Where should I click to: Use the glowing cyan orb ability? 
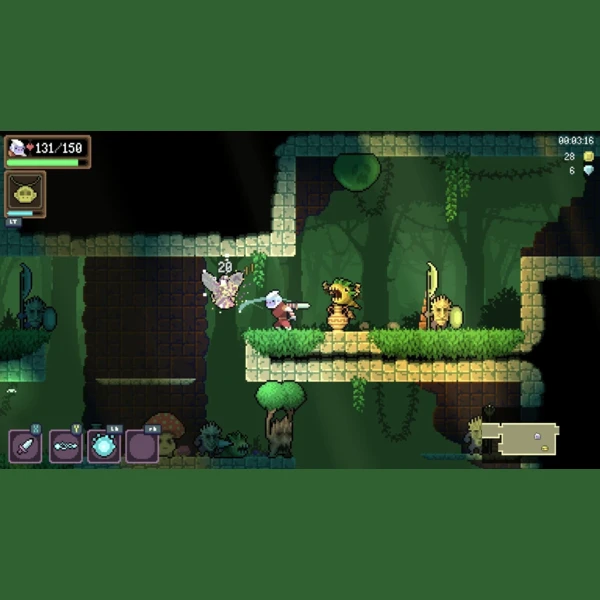pos(103,446)
